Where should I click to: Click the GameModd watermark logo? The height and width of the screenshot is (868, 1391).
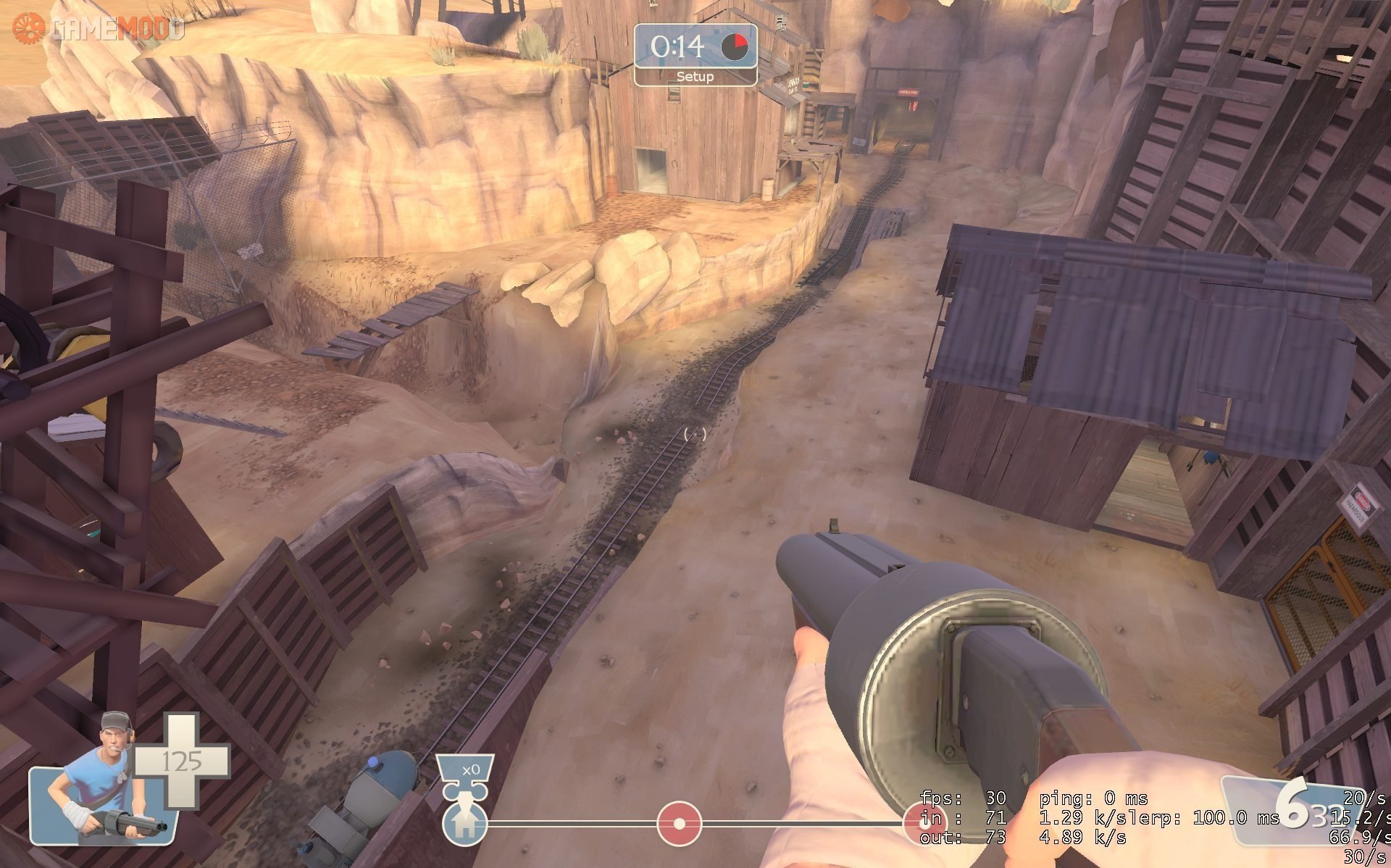[98, 28]
